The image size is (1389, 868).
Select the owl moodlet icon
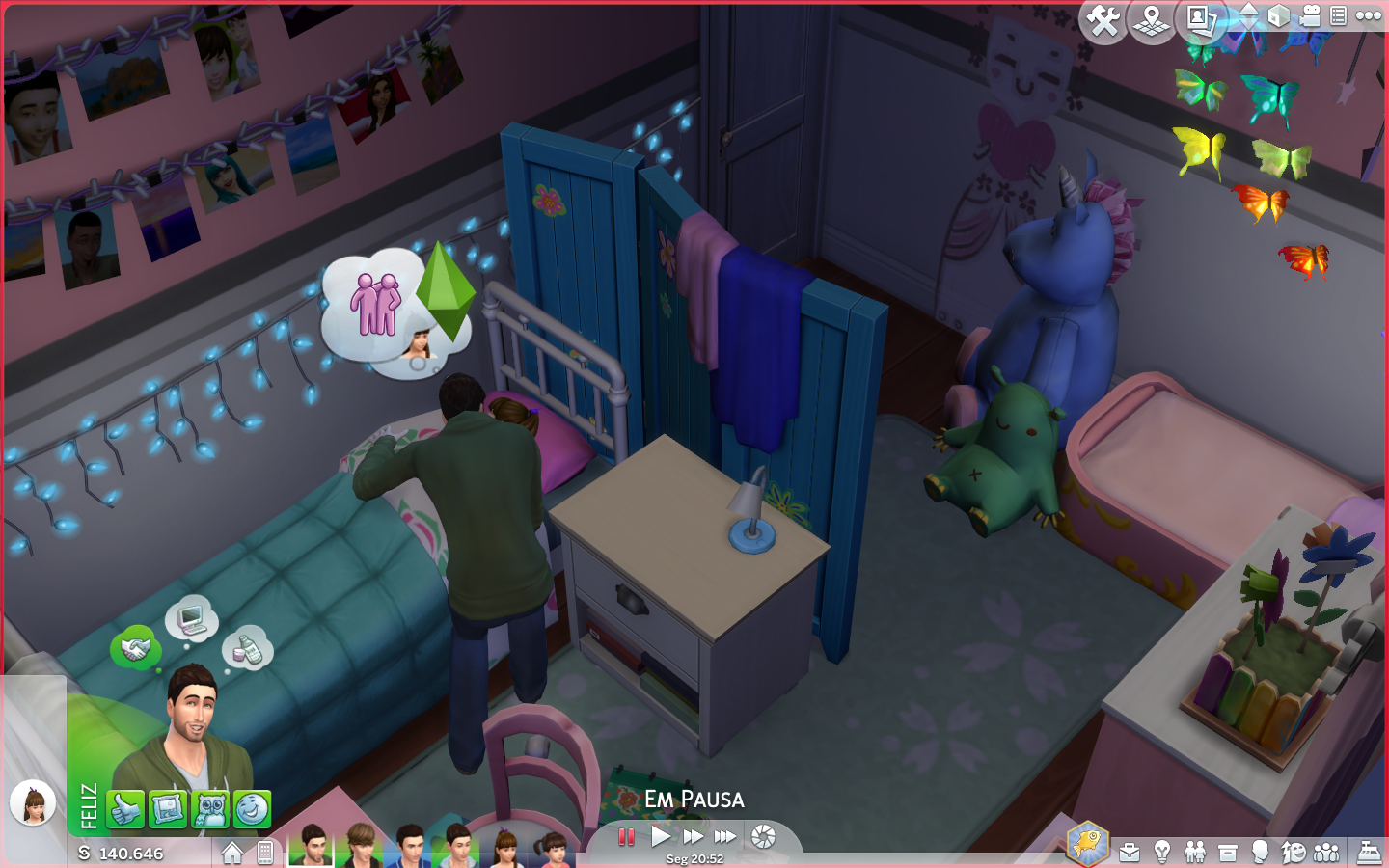[x=209, y=810]
